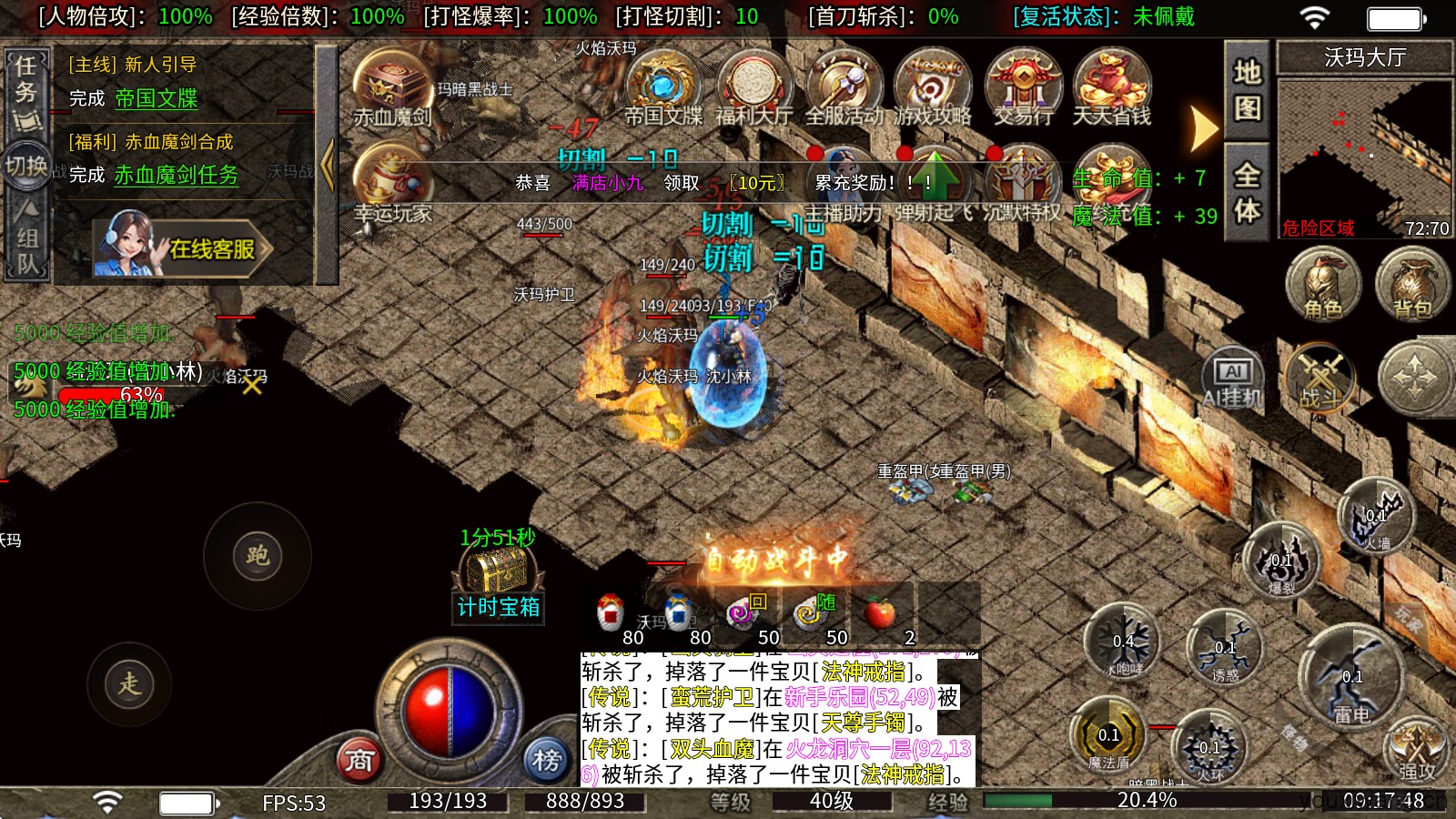Activate the AI挂机 auto-farming feature
The height and width of the screenshot is (819, 1456).
coord(1233,375)
